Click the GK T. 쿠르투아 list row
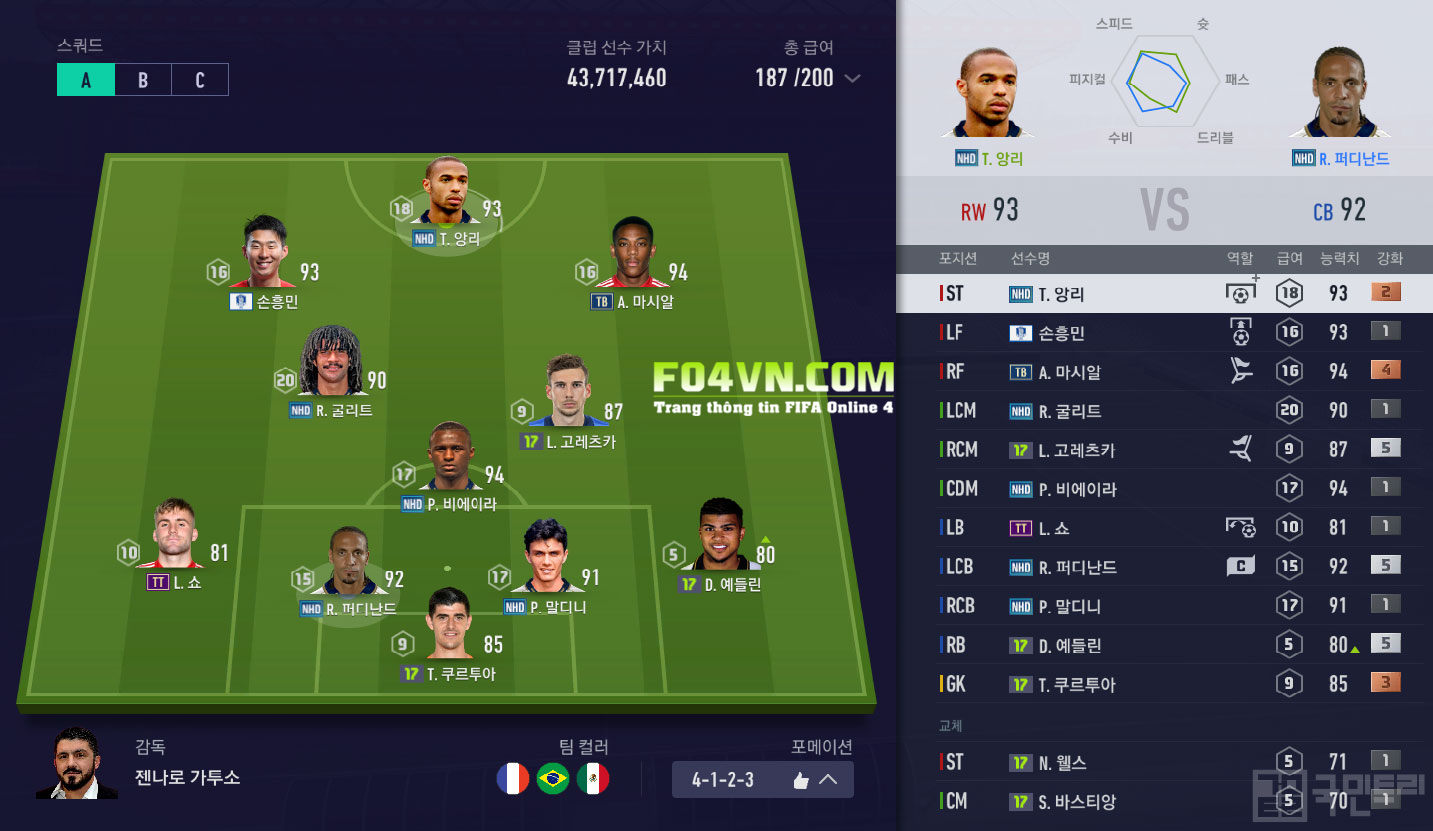Screen dimensions: 1433x831 pyautogui.click(x=1165, y=685)
